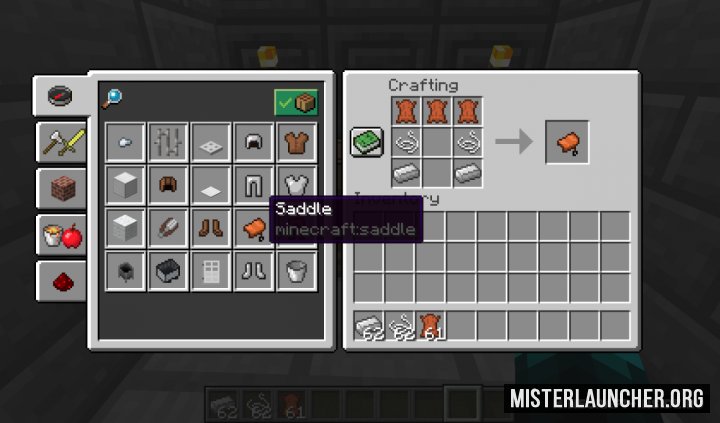Choose the iron door recipe

coord(211,270)
